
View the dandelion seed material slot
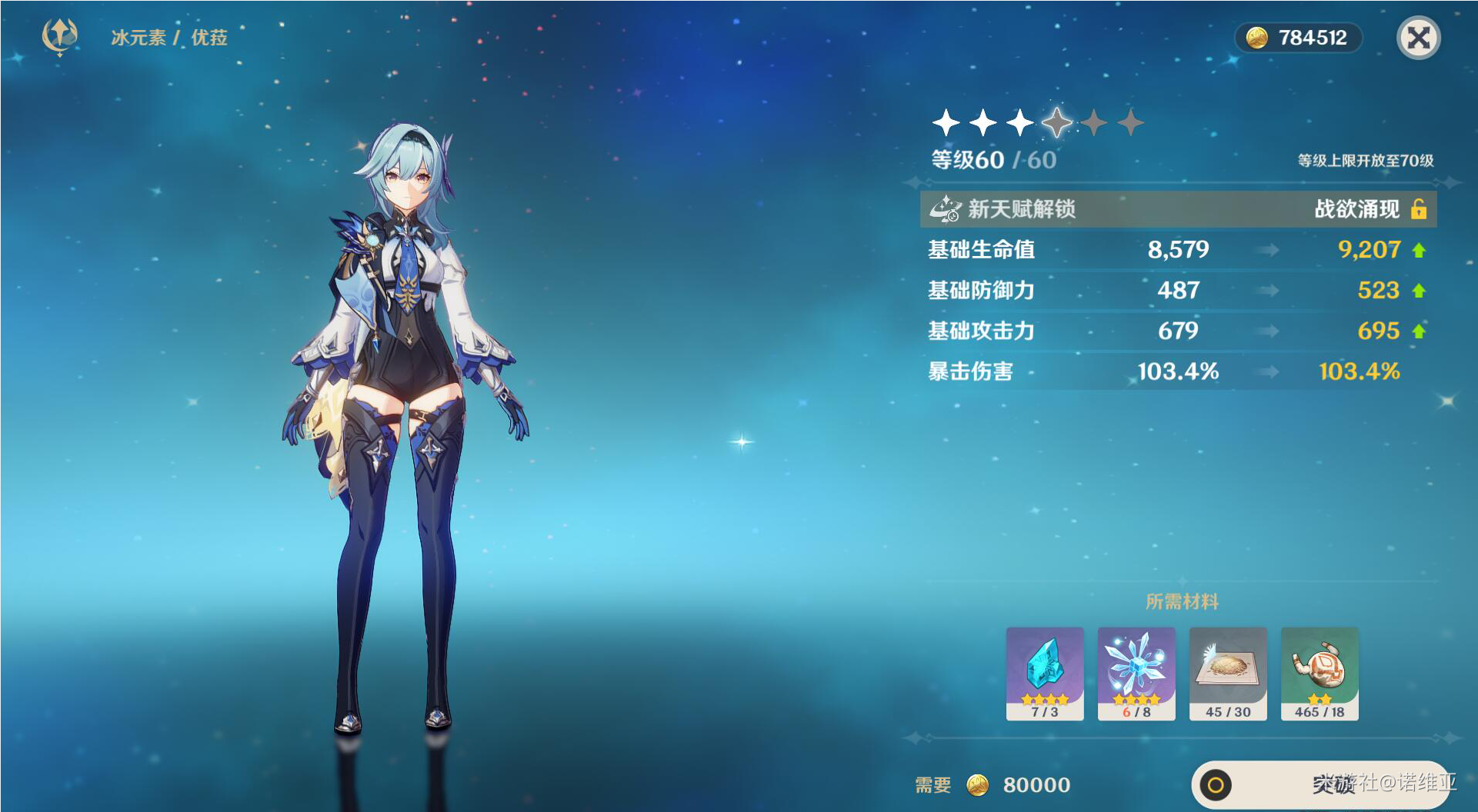(1228, 673)
